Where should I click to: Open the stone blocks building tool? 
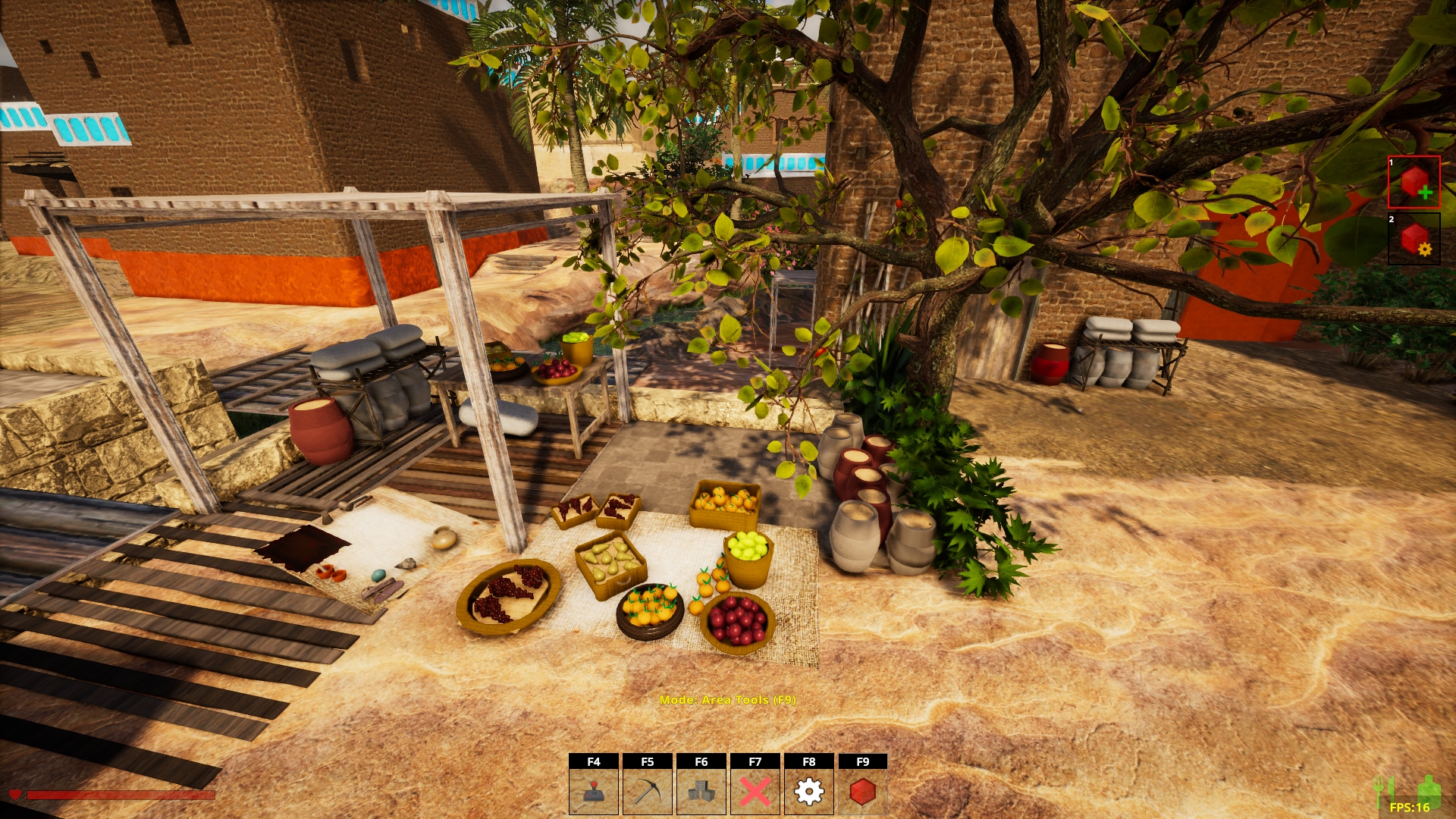coord(701,791)
